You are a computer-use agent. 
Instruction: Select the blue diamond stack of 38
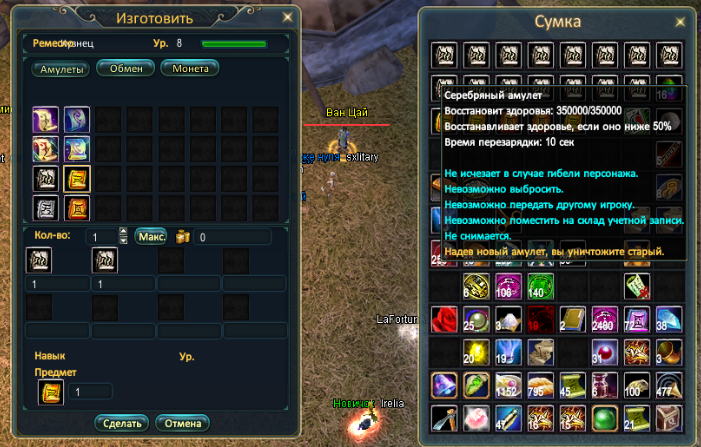point(667,318)
